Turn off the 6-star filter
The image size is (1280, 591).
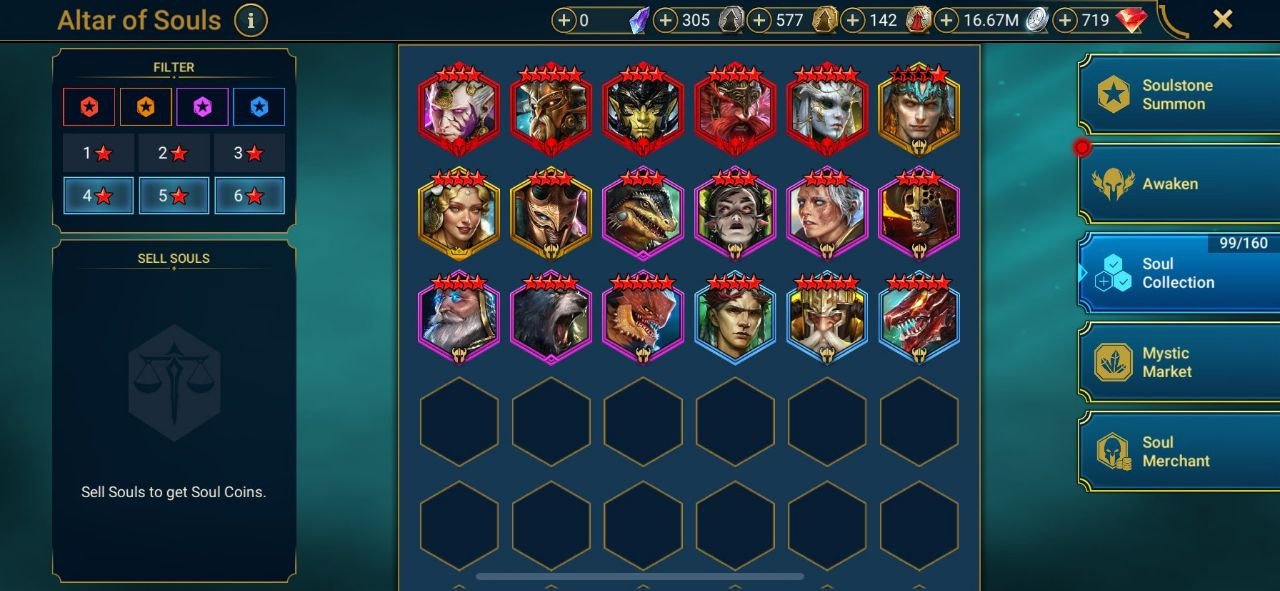tap(249, 196)
